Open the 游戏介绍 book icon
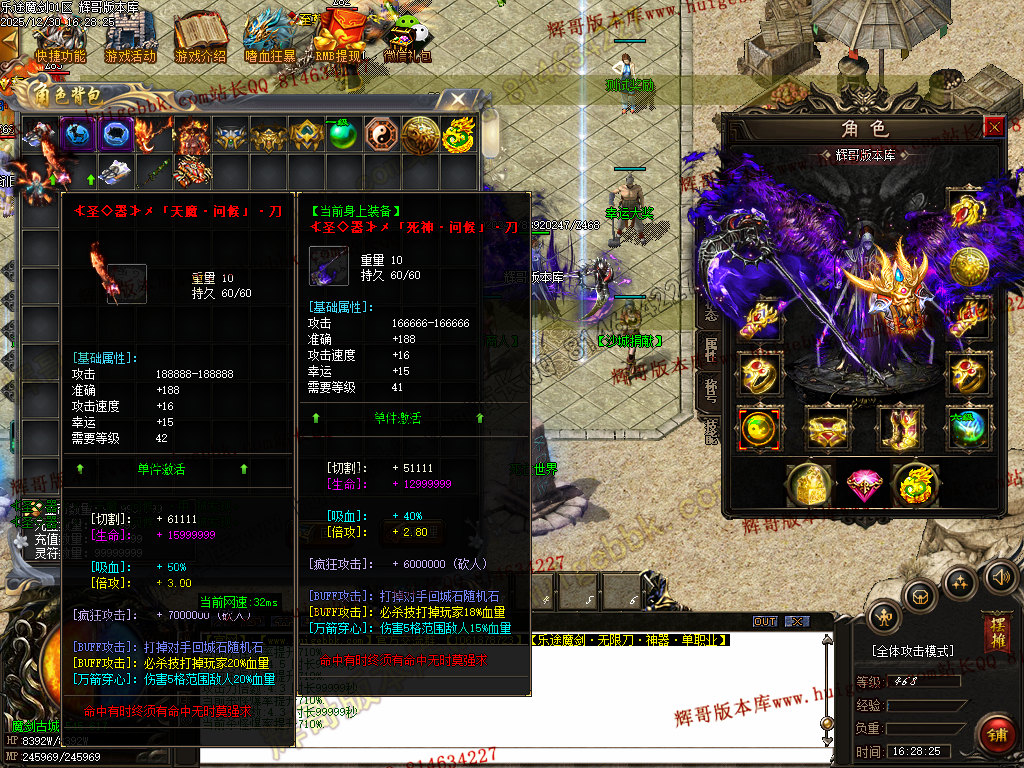The height and width of the screenshot is (768, 1024). point(200,38)
